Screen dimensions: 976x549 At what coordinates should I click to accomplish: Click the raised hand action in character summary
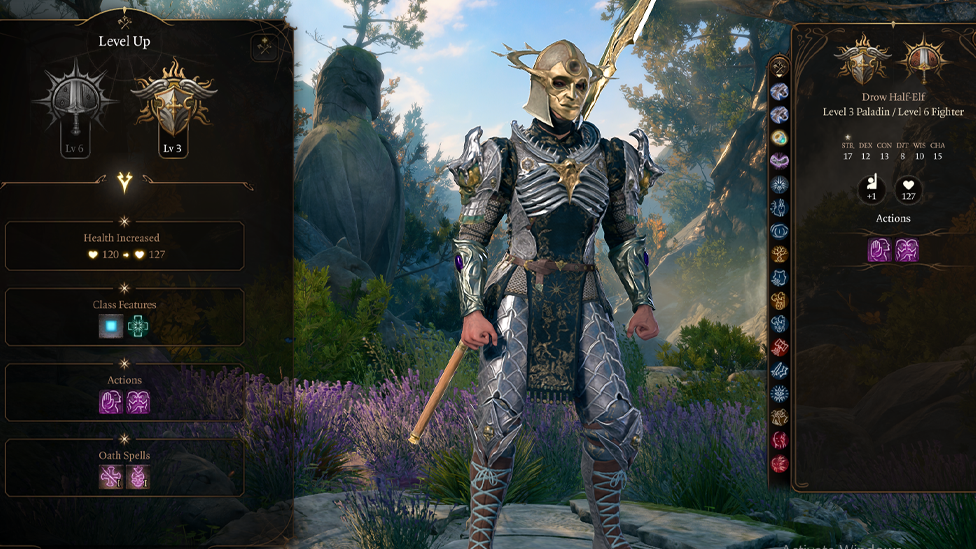880,250
